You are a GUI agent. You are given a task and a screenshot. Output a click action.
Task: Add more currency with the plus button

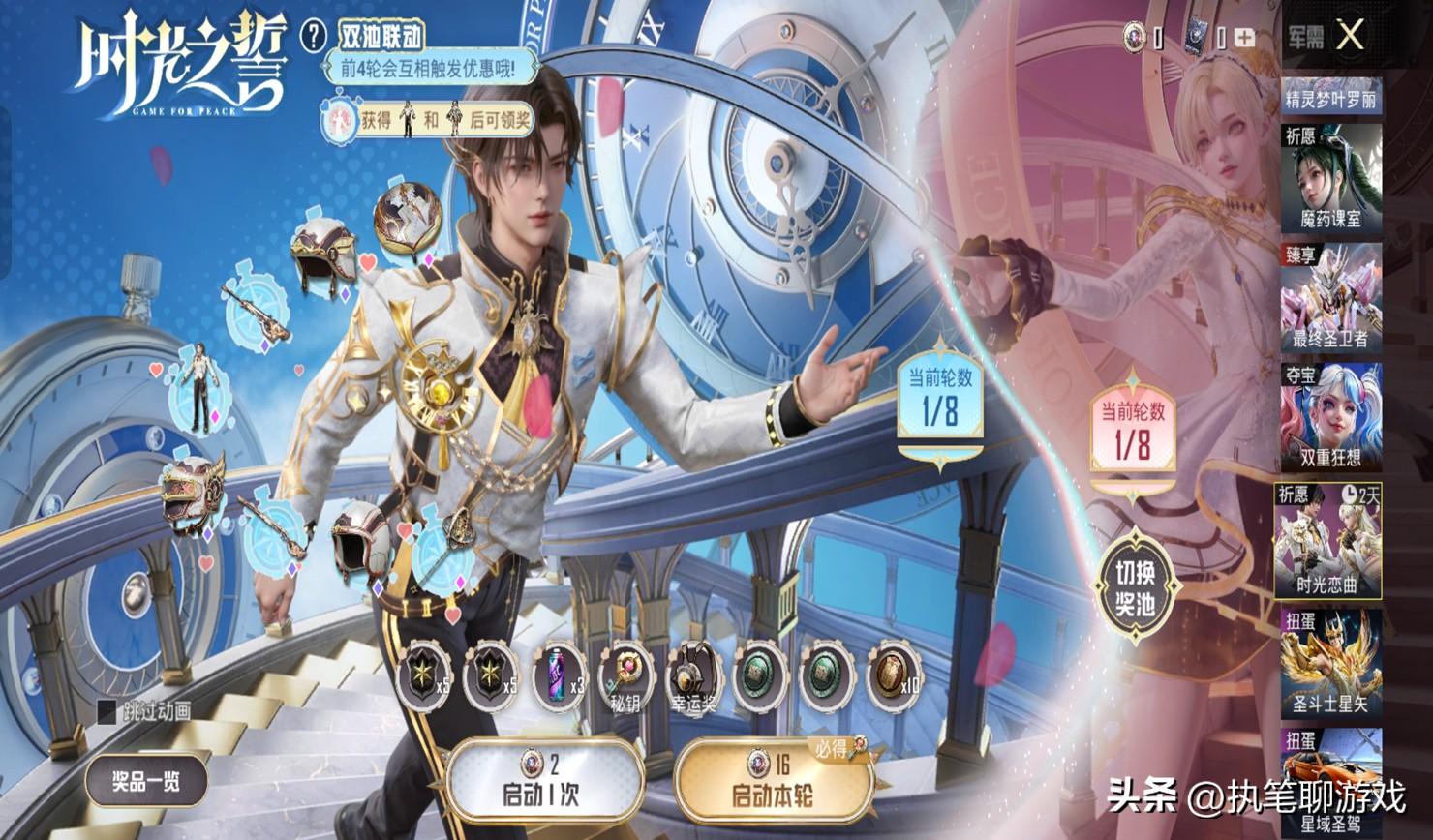click(1243, 38)
